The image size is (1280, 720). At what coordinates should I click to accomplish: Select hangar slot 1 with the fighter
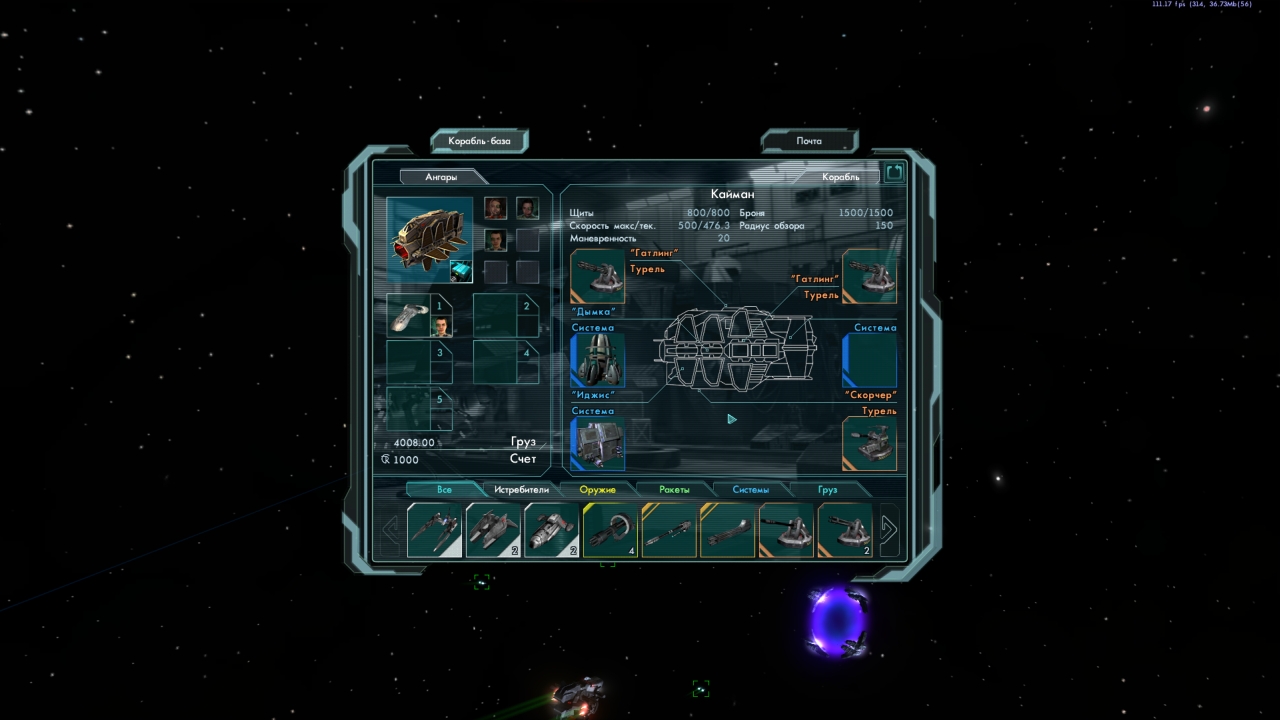click(419, 316)
